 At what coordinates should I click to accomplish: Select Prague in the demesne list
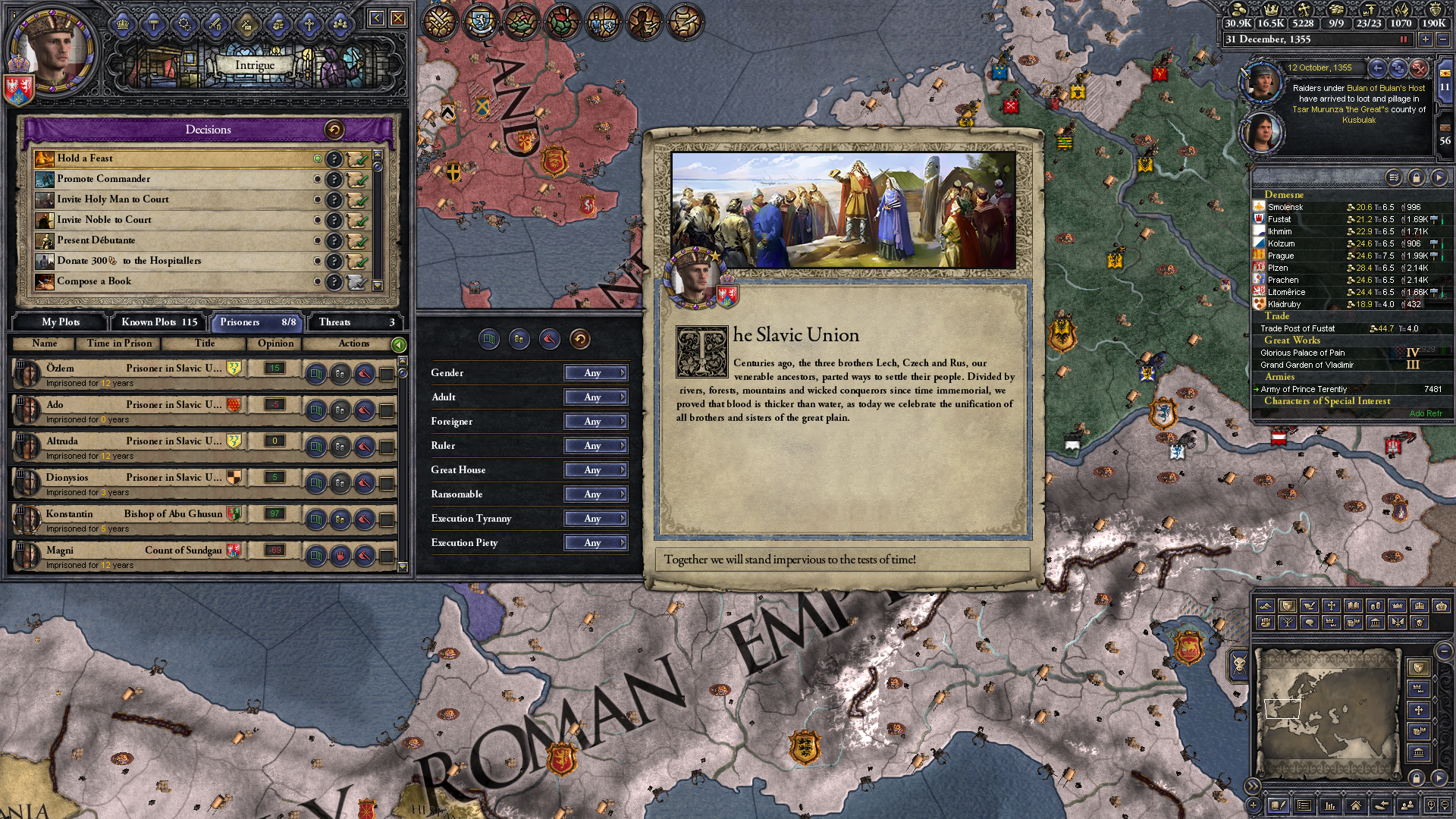coord(1281,256)
